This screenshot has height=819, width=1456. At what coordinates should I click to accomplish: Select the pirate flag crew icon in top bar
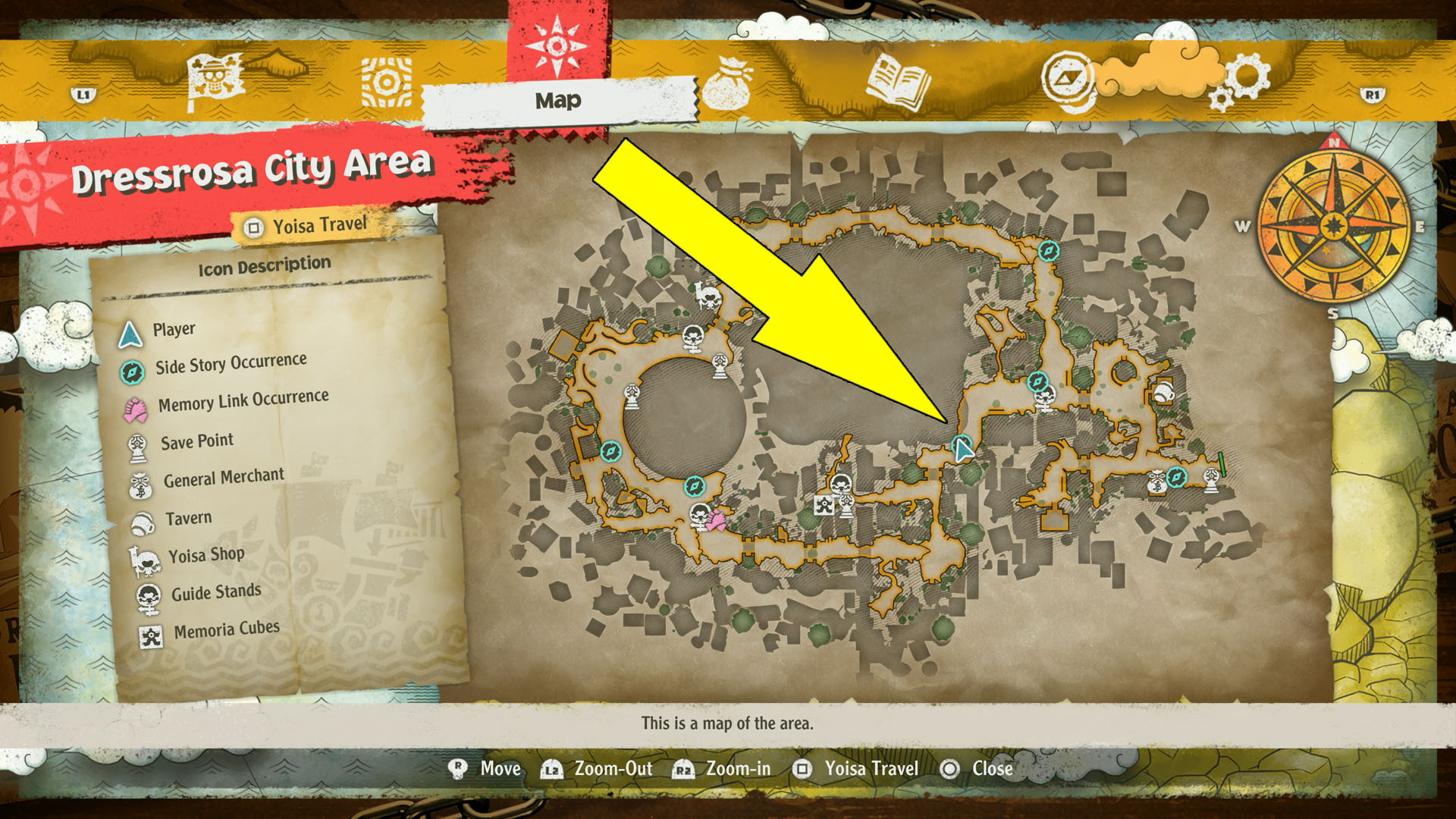(x=215, y=76)
